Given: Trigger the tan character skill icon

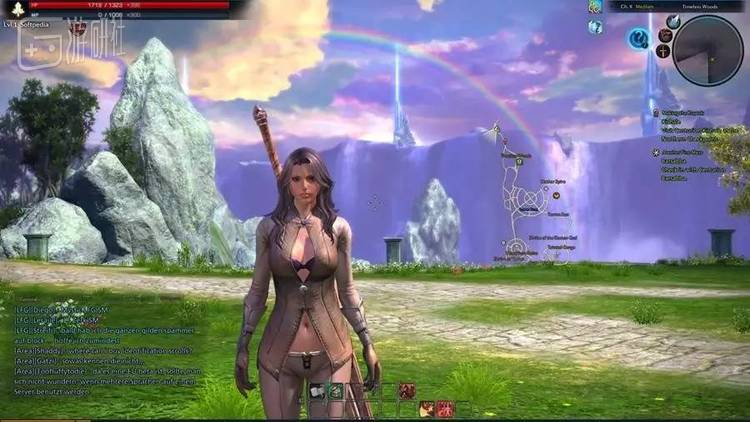Looking at the screenshot, I should click(x=427, y=408).
